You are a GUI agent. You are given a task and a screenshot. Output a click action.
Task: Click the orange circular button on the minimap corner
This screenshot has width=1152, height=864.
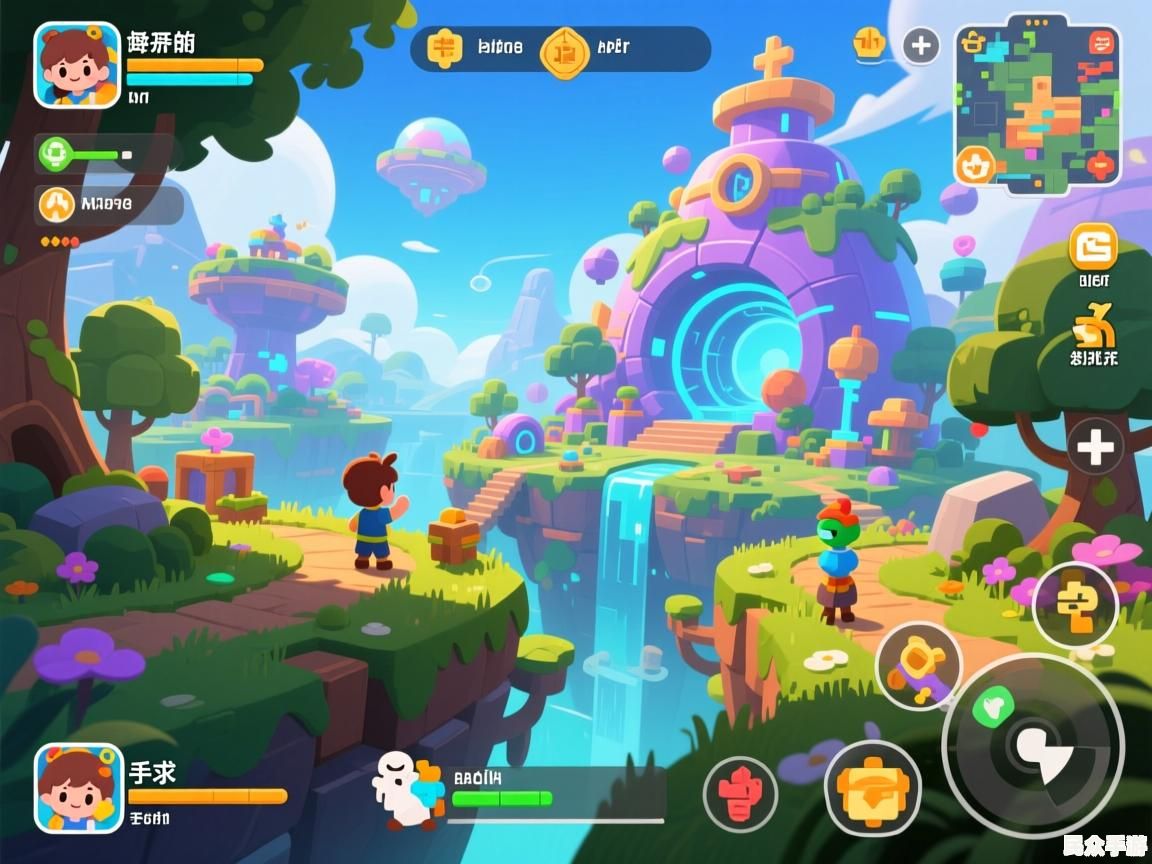tap(975, 165)
